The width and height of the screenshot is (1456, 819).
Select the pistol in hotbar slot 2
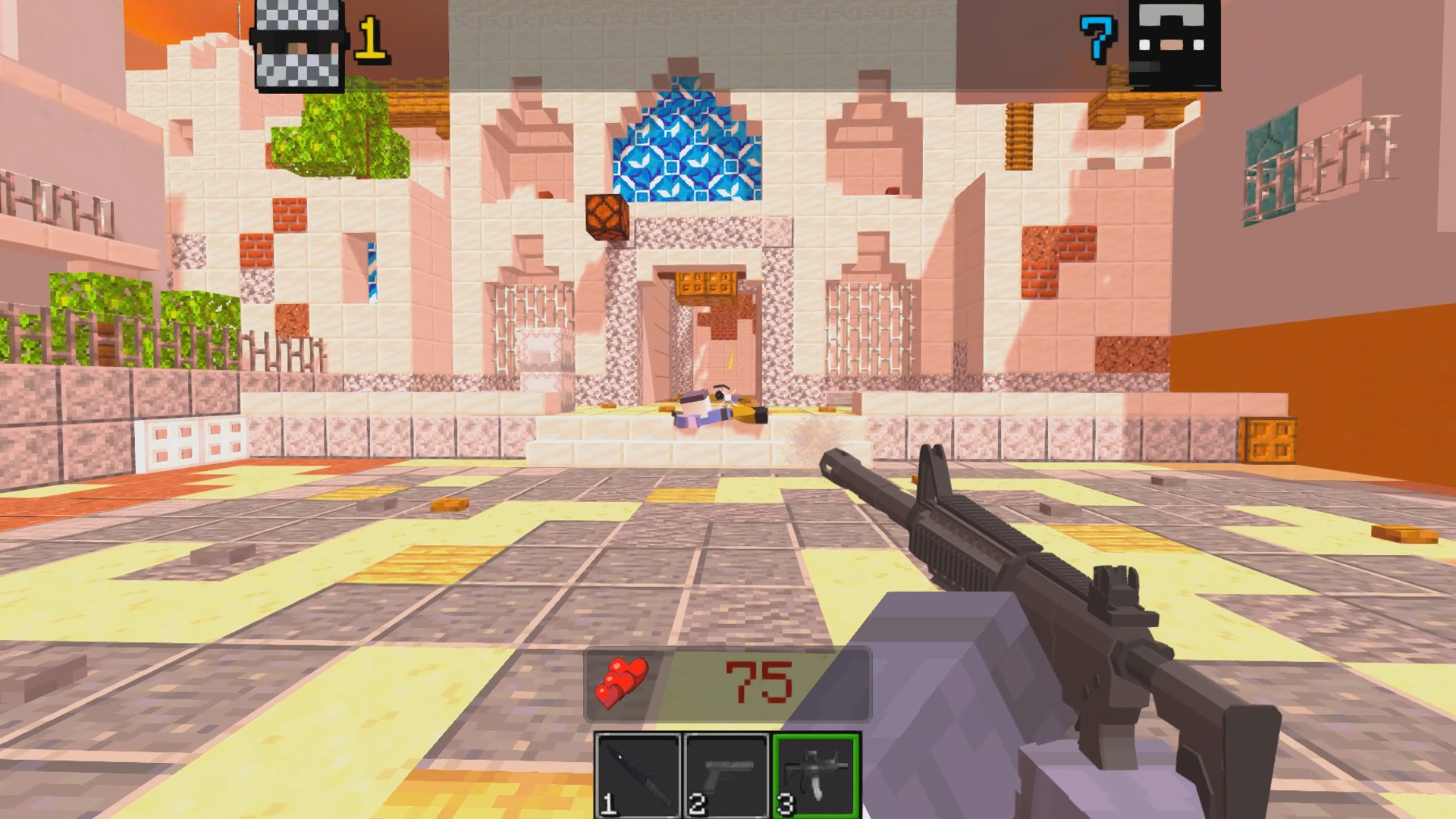[x=726, y=773]
